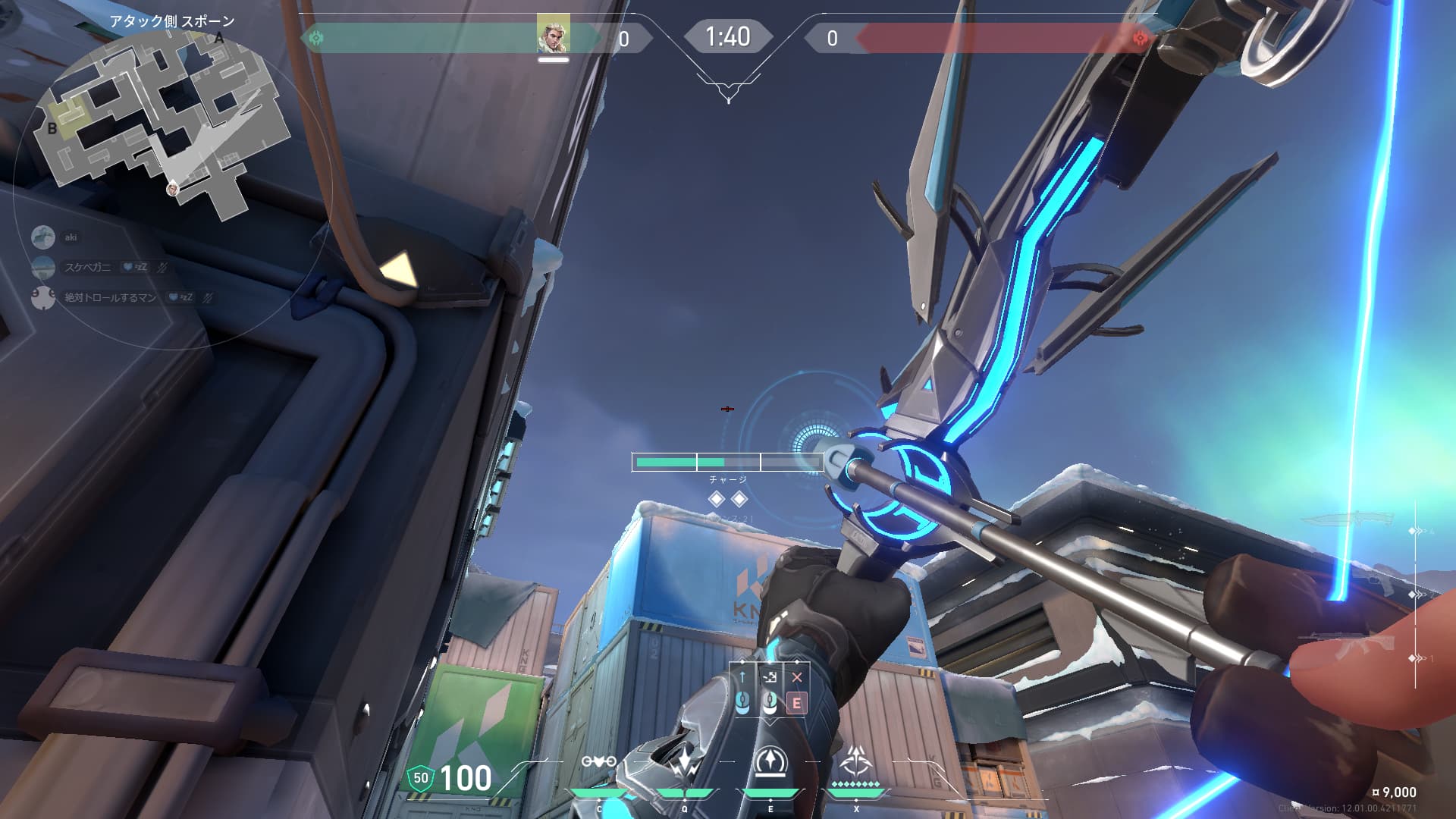Select the Owl Drone ability icon

pos(598,762)
